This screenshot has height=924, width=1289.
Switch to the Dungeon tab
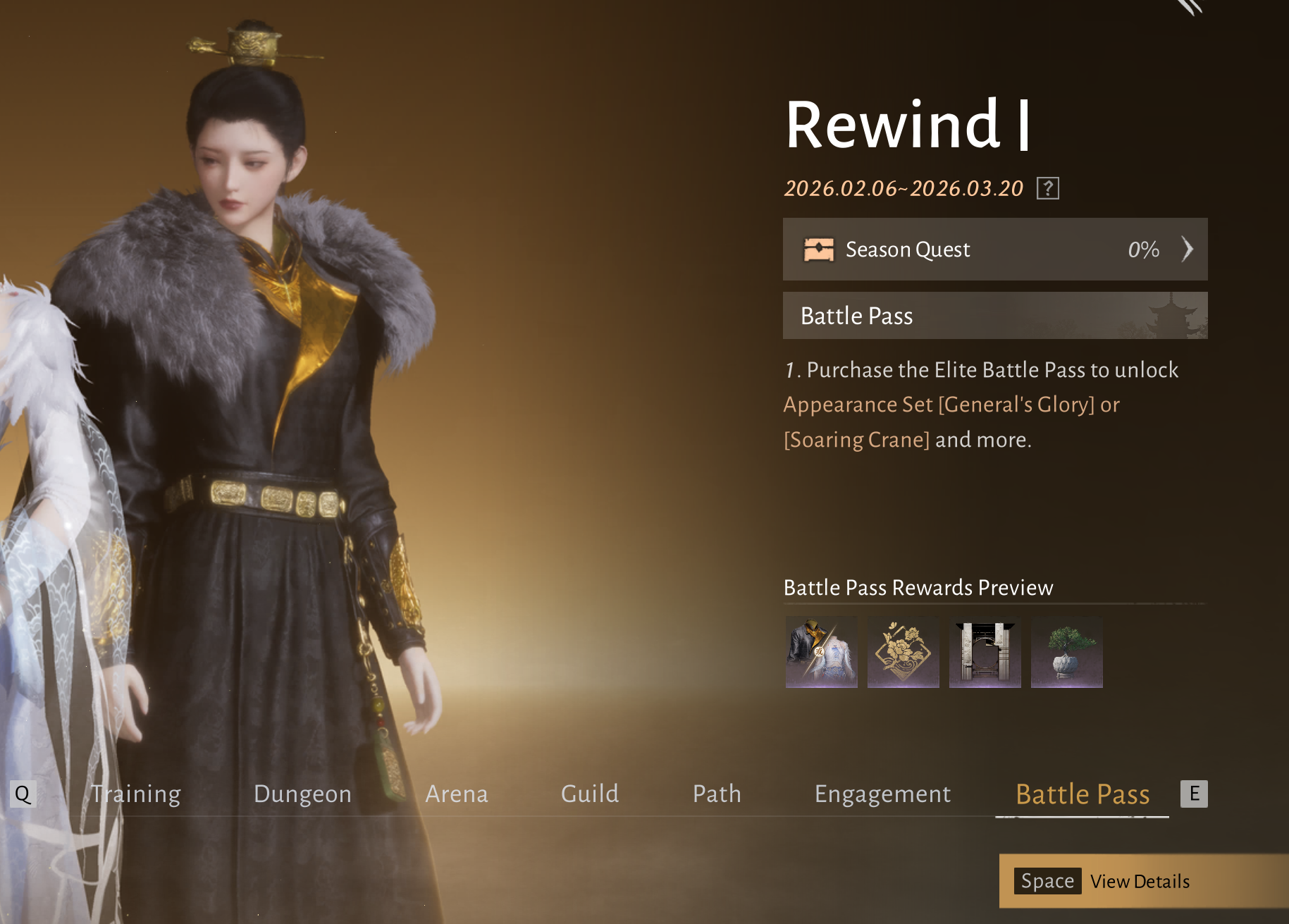[302, 794]
